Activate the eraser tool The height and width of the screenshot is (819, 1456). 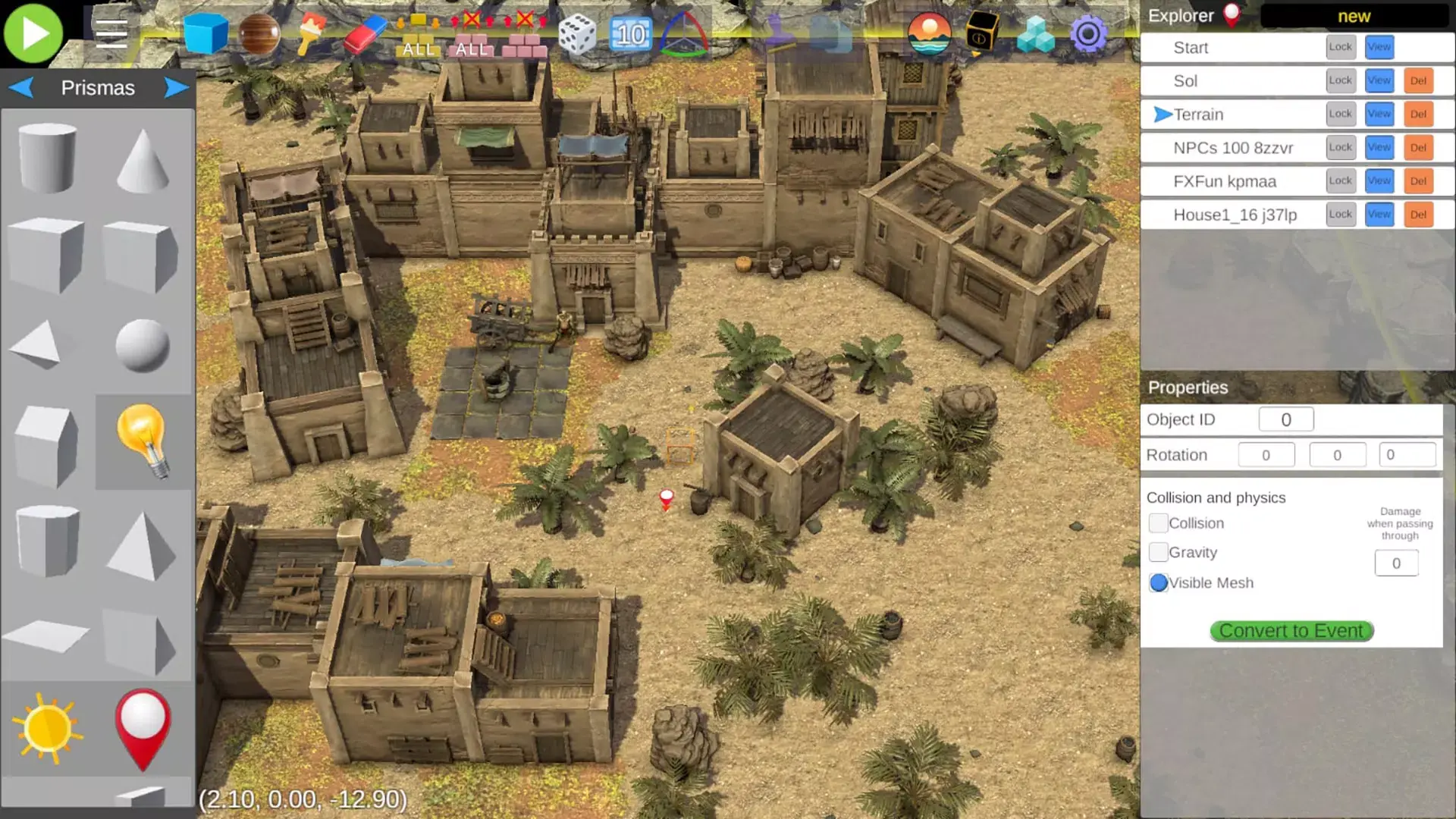coord(362,33)
